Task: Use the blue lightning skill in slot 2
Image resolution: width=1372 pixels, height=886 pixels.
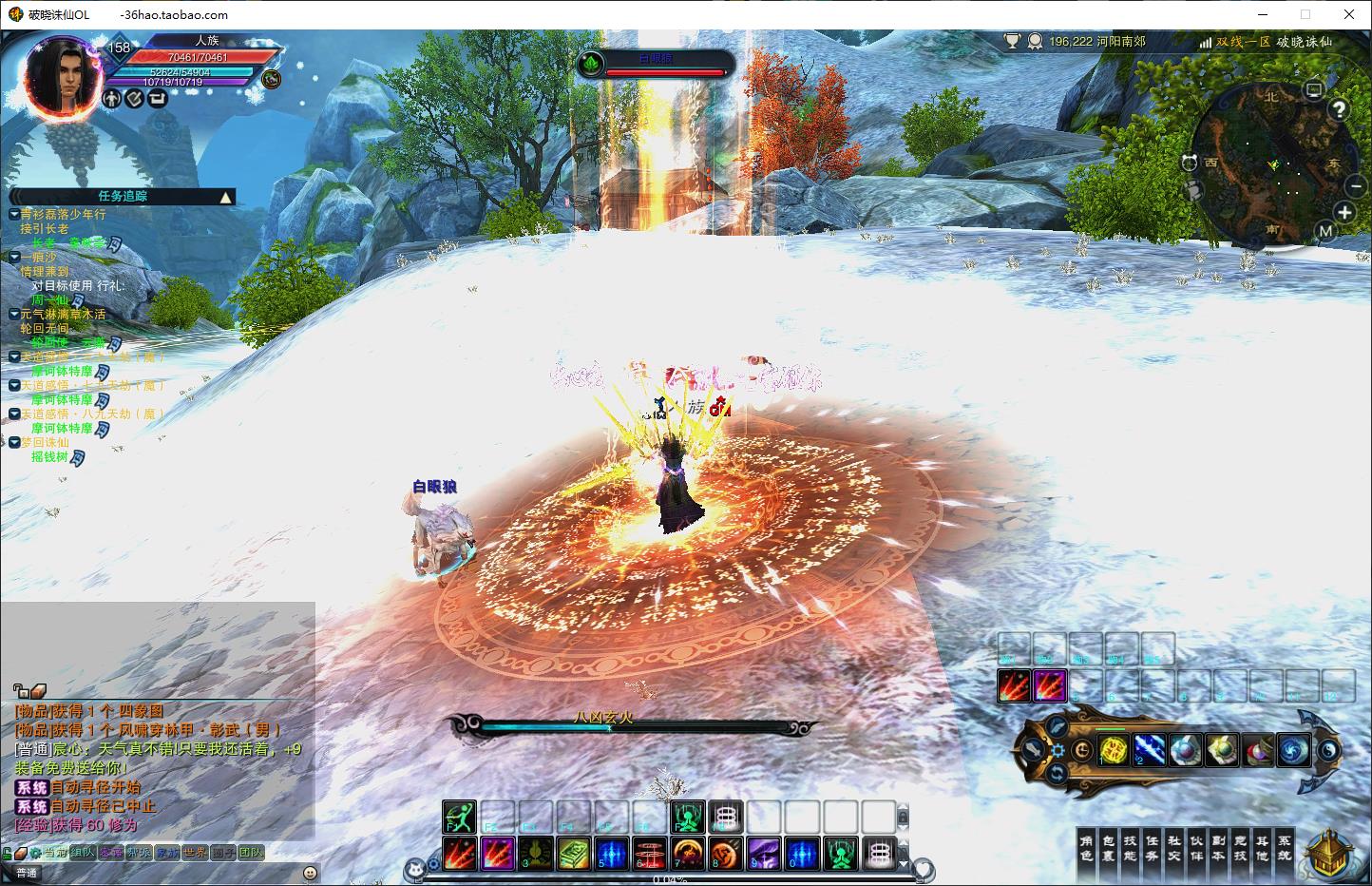Action: (1149, 750)
